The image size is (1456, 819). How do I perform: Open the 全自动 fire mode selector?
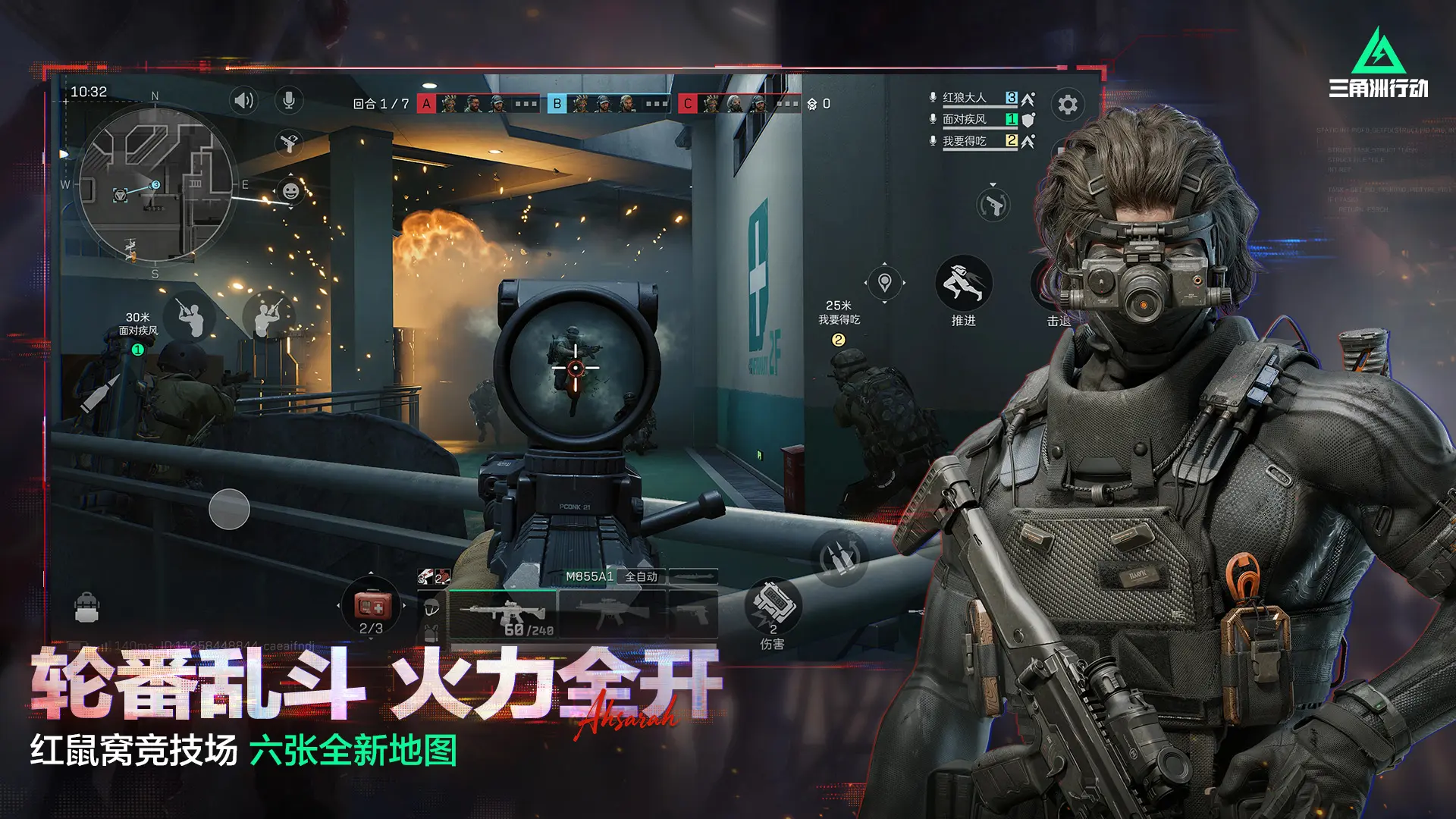(x=641, y=577)
